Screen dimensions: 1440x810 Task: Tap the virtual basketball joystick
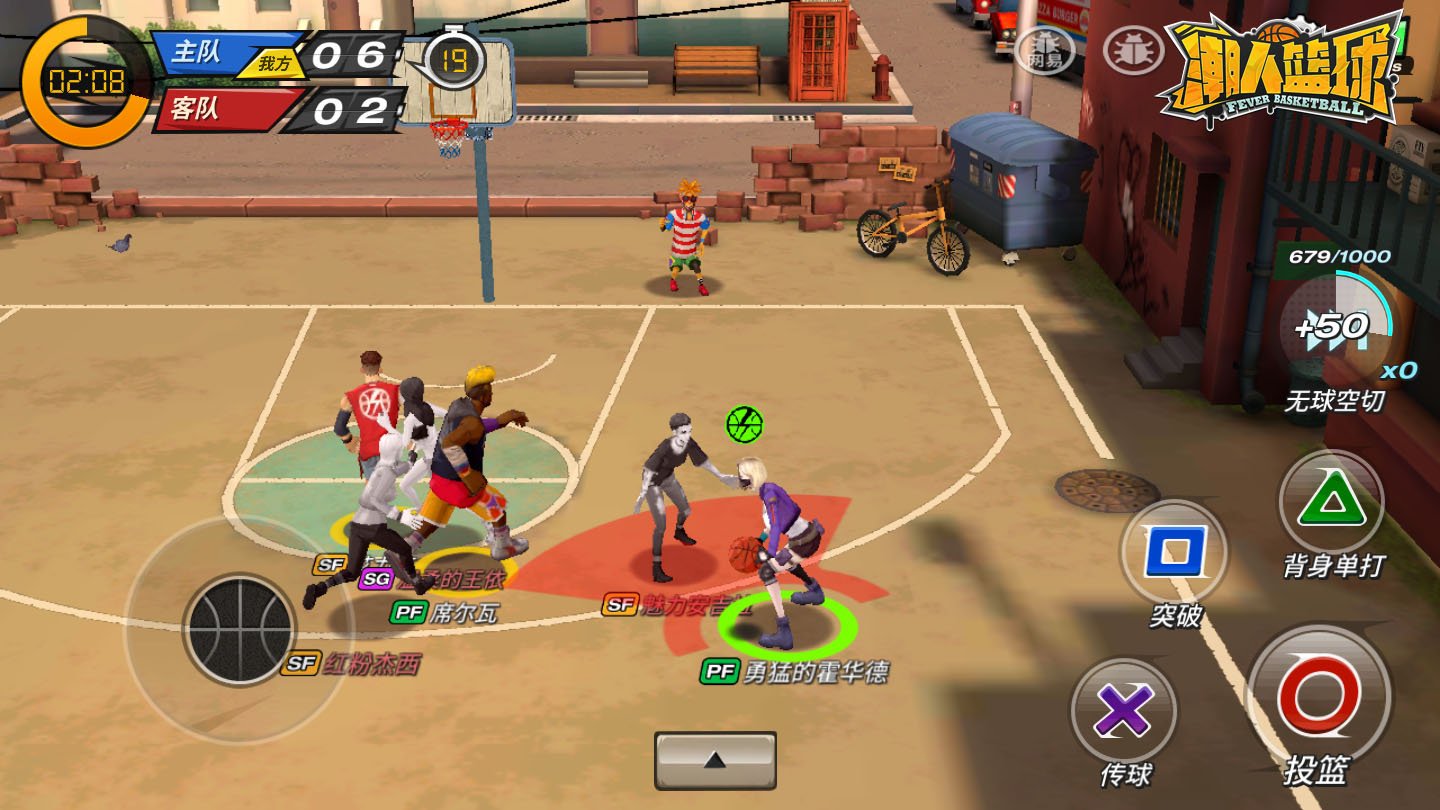tap(240, 630)
